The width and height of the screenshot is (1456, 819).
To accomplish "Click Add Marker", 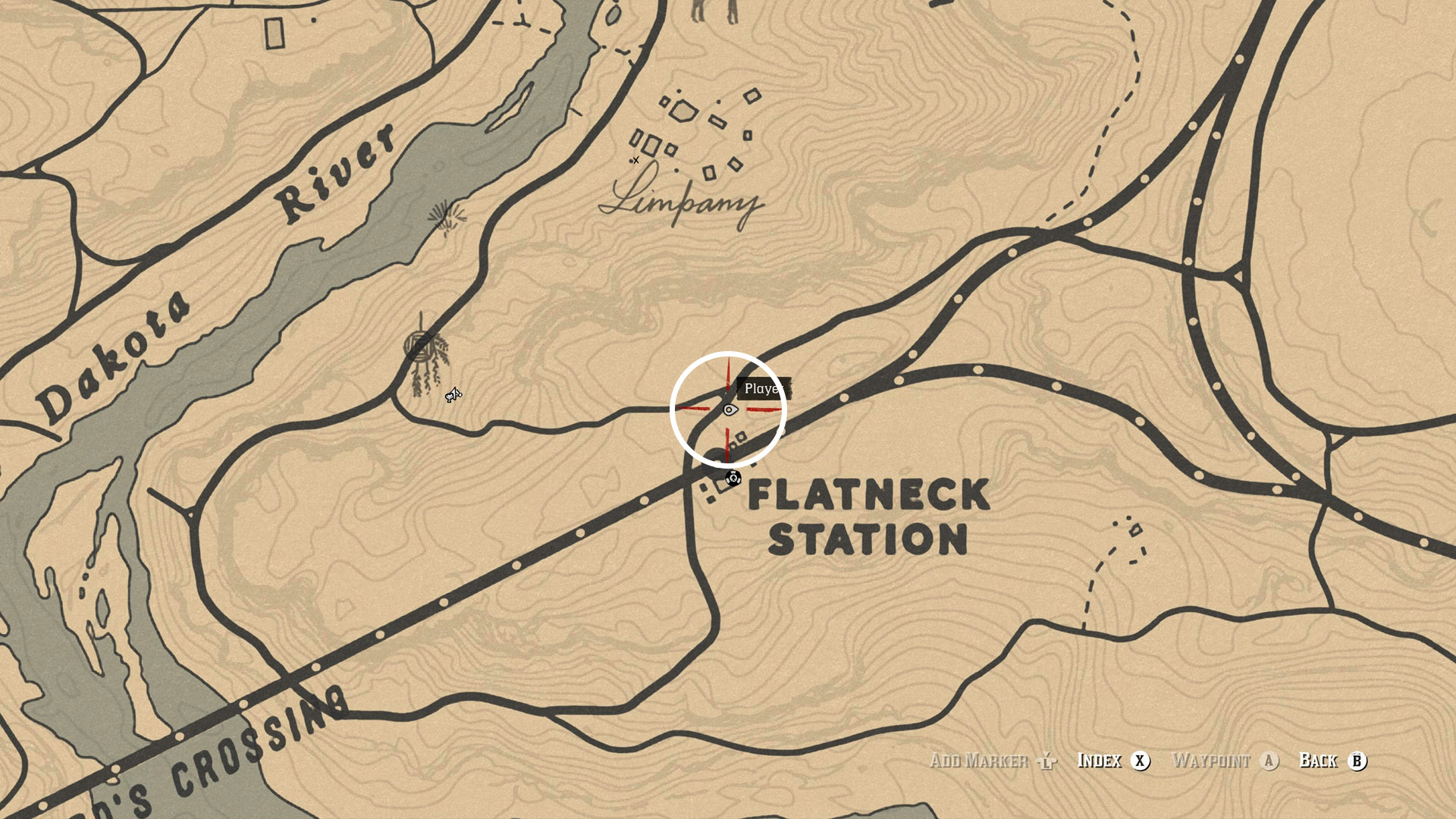I will pos(977,761).
